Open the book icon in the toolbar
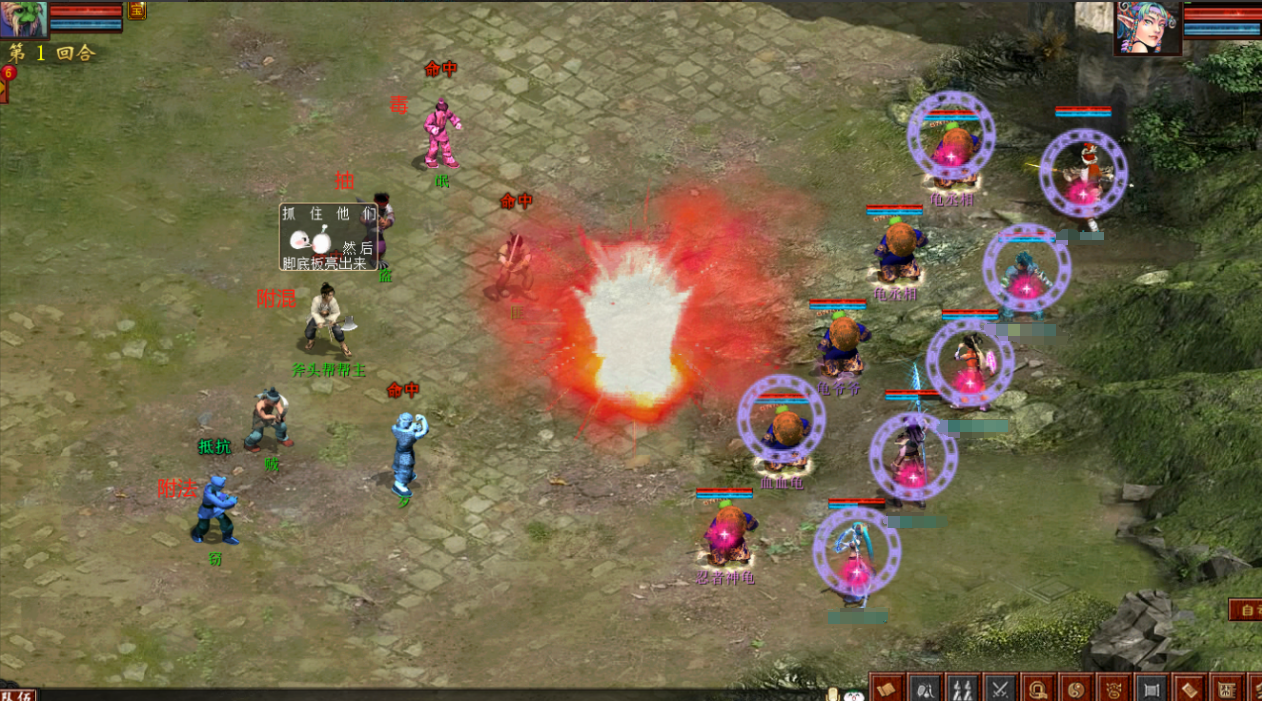This screenshot has height=701, width=1262. 887,687
